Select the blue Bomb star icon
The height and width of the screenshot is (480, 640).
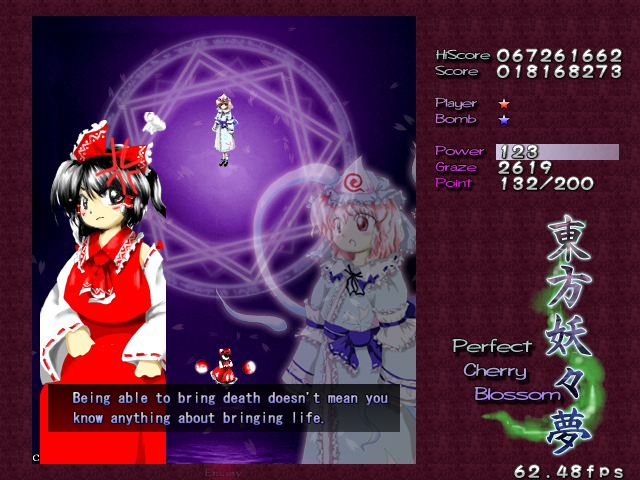coord(504,120)
